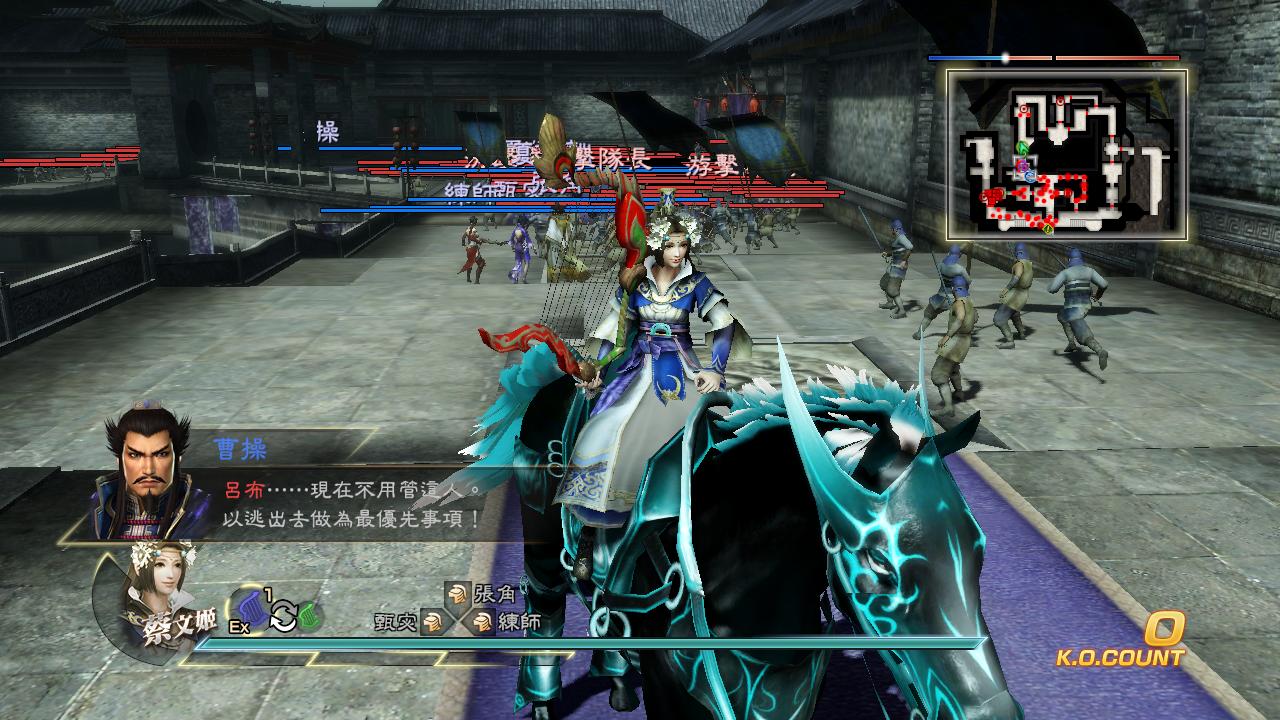Select ally 張角 helmet icon
Image resolution: width=1280 pixels, height=720 pixels.
457,594
